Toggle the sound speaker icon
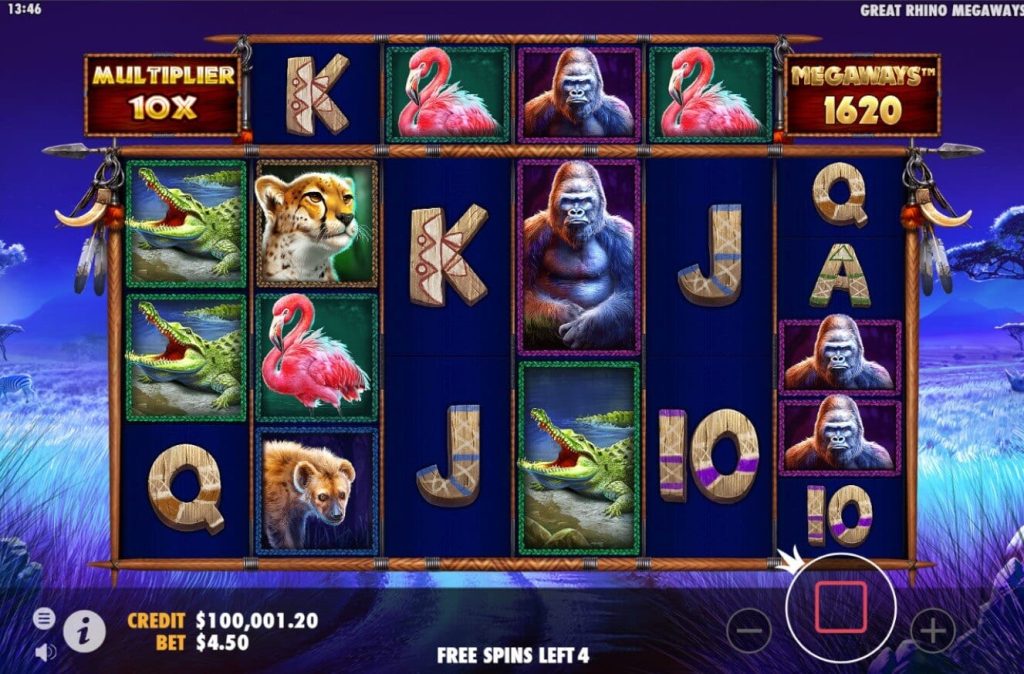Screen dimensions: 1024x674 click(x=45, y=651)
